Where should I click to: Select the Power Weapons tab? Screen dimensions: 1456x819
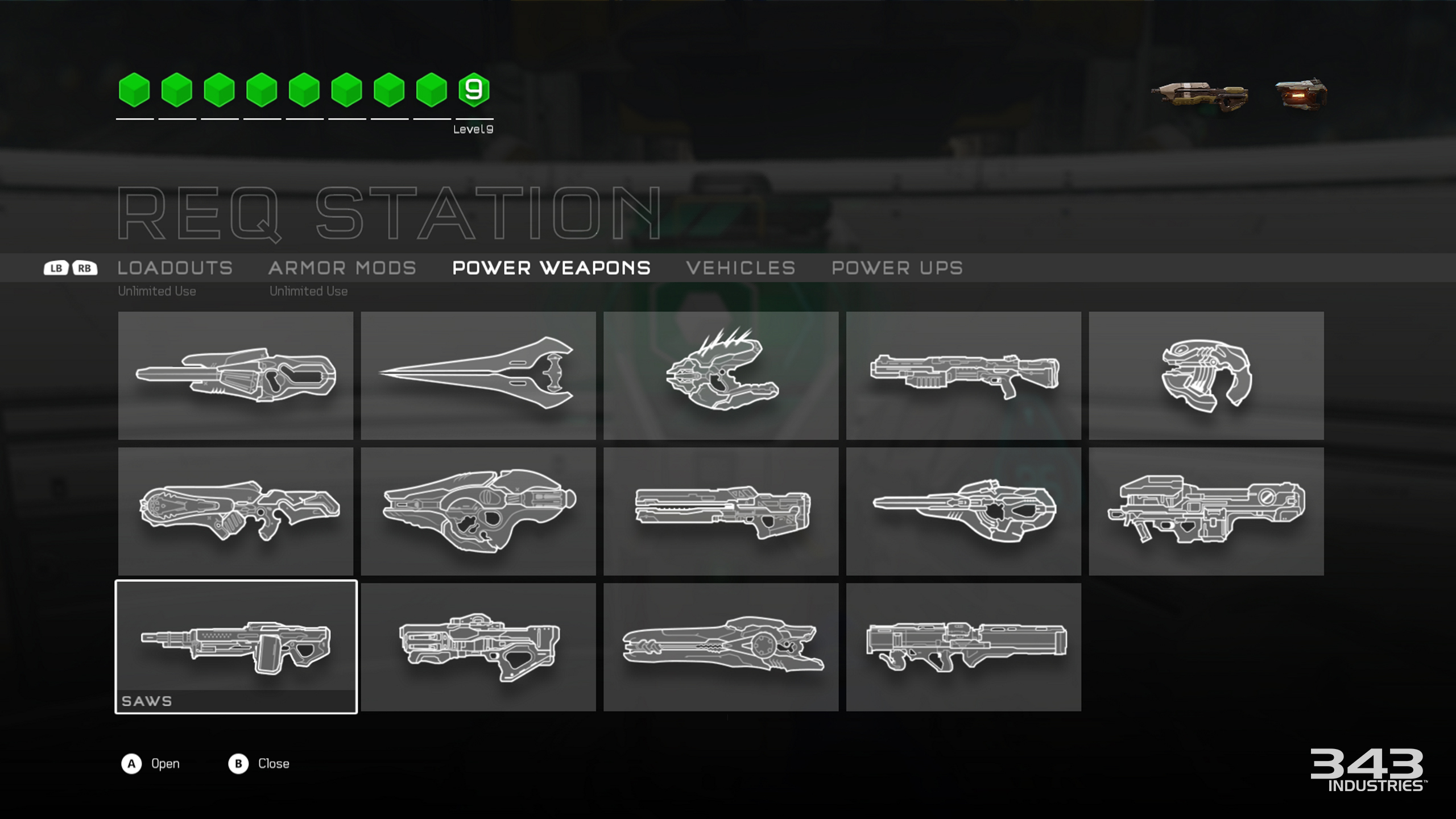[x=551, y=268]
